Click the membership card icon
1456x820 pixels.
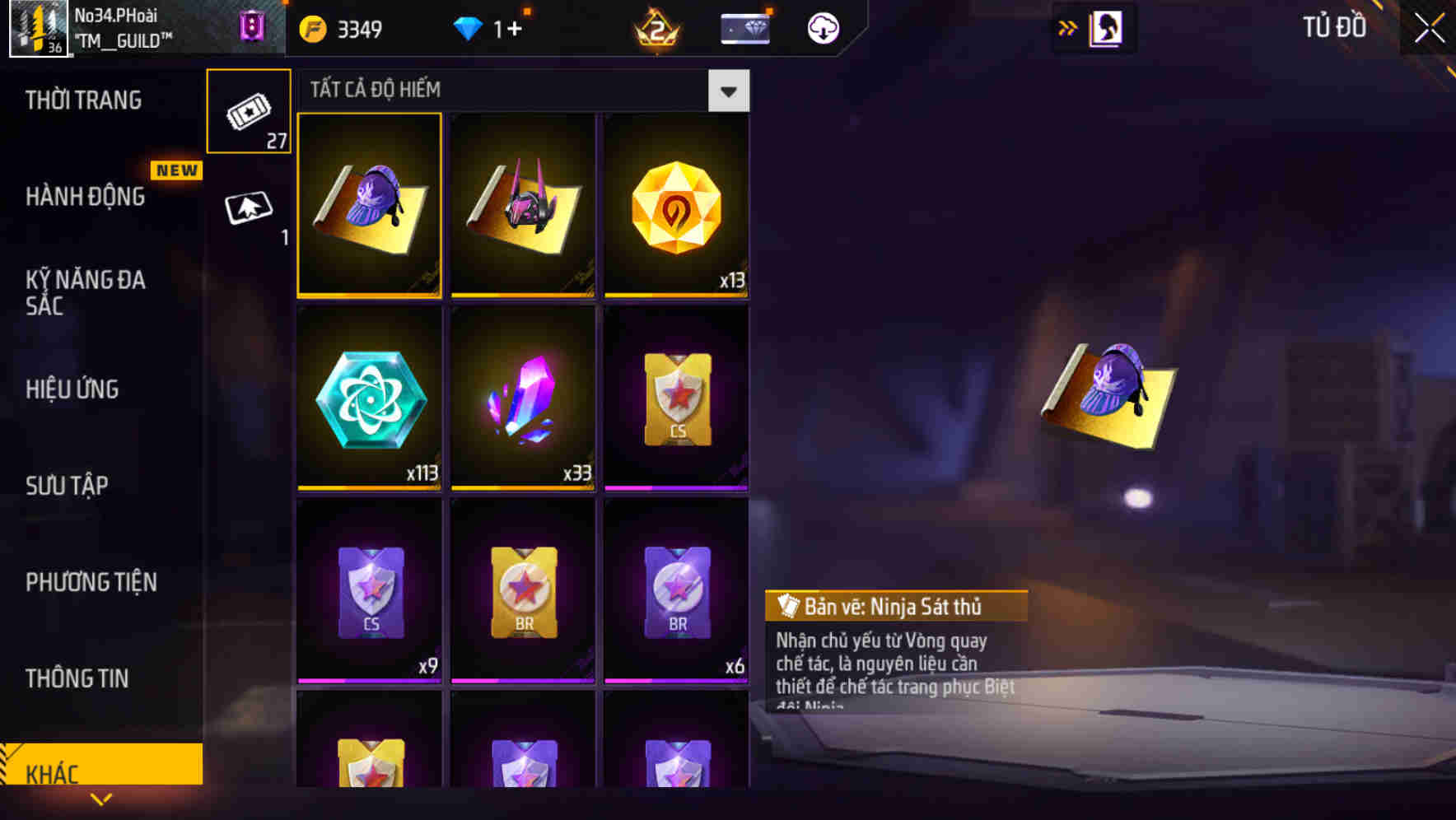pyautogui.click(x=744, y=27)
